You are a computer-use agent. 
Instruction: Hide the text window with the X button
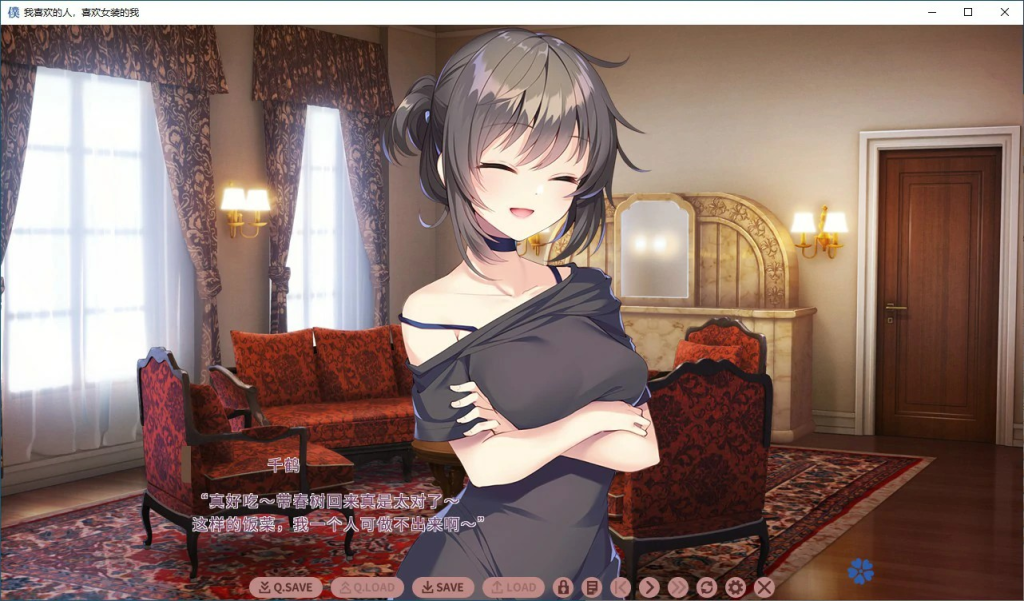pos(765,588)
